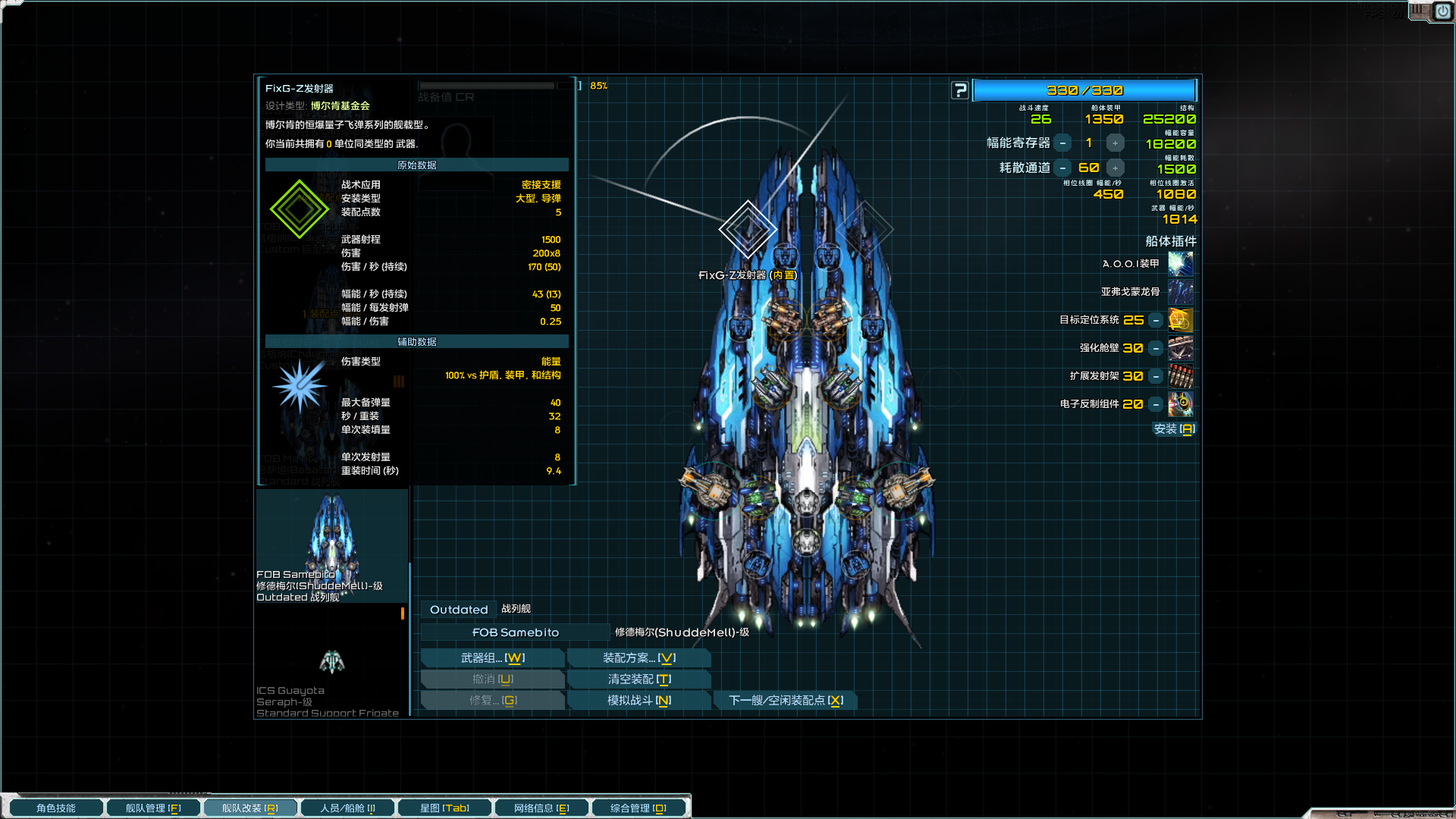1456x819 pixels.
Task: Click the 330/330 flux bar
Action: [x=1084, y=89]
